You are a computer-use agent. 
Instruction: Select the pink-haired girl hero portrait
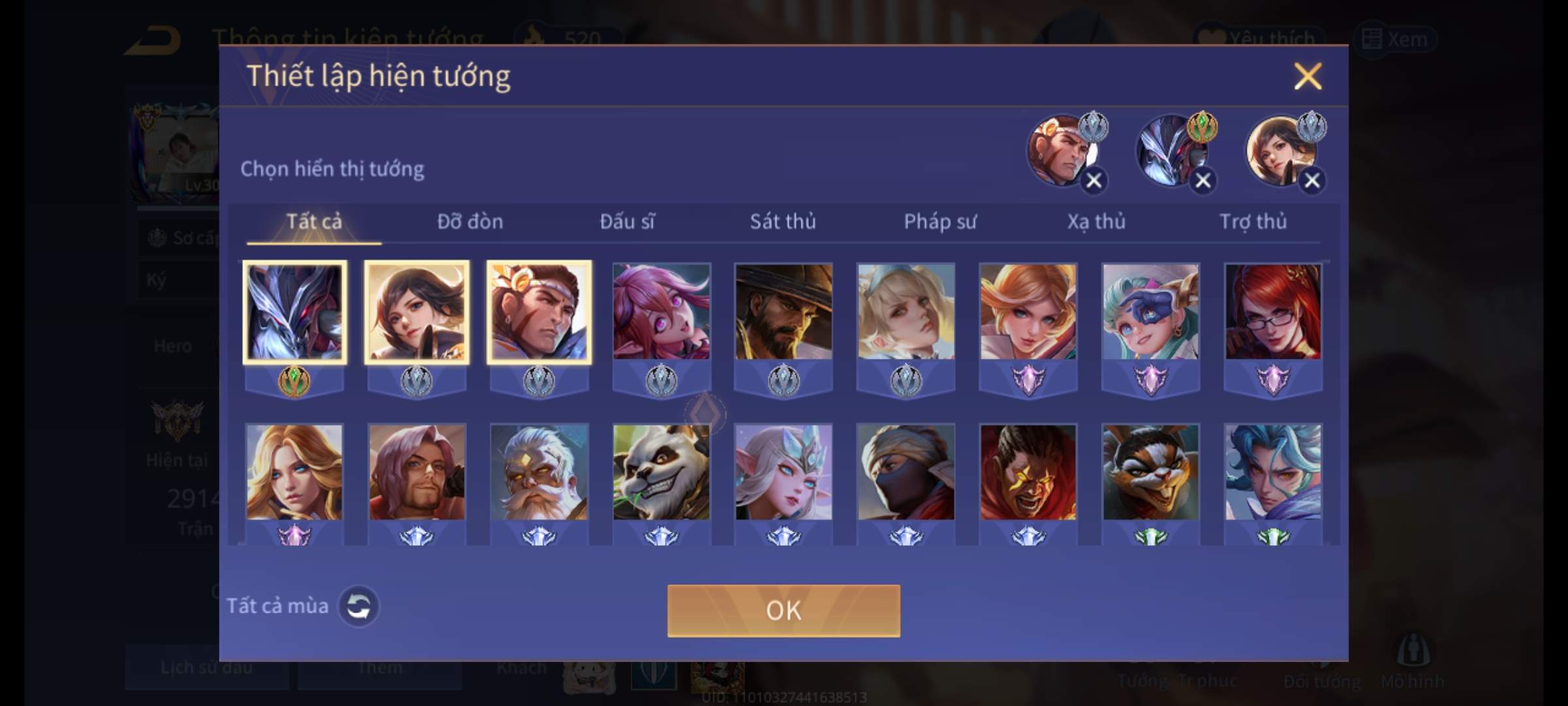click(x=661, y=312)
